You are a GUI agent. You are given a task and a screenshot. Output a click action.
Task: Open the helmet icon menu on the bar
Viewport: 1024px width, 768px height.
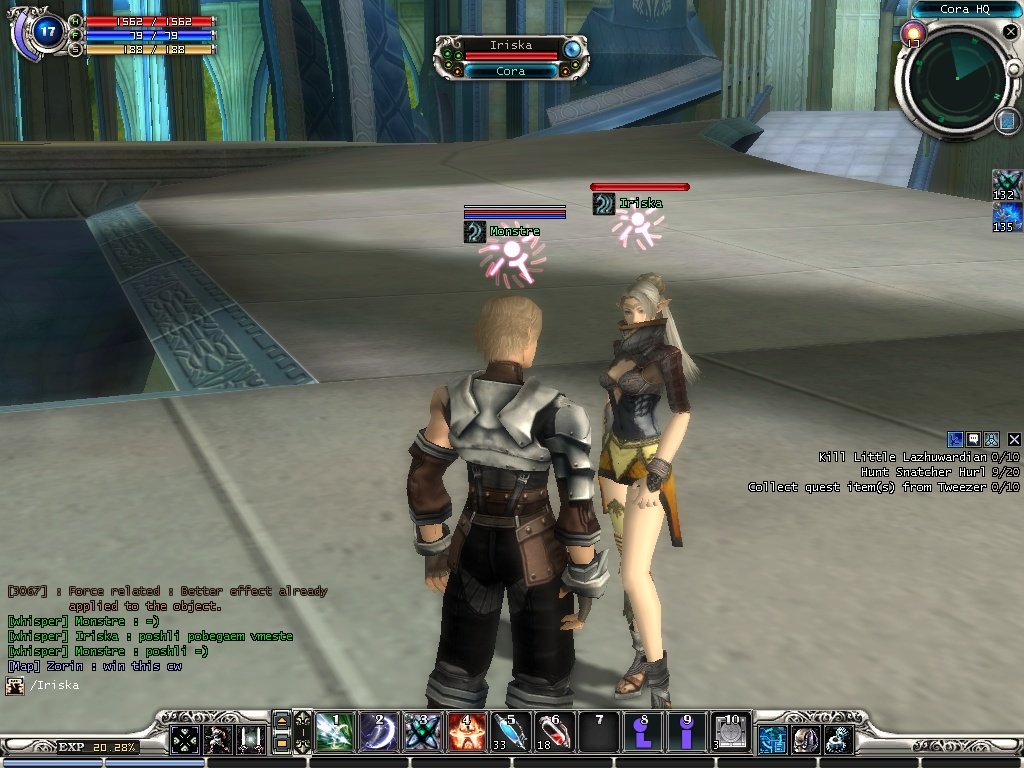tap(805, 740)
